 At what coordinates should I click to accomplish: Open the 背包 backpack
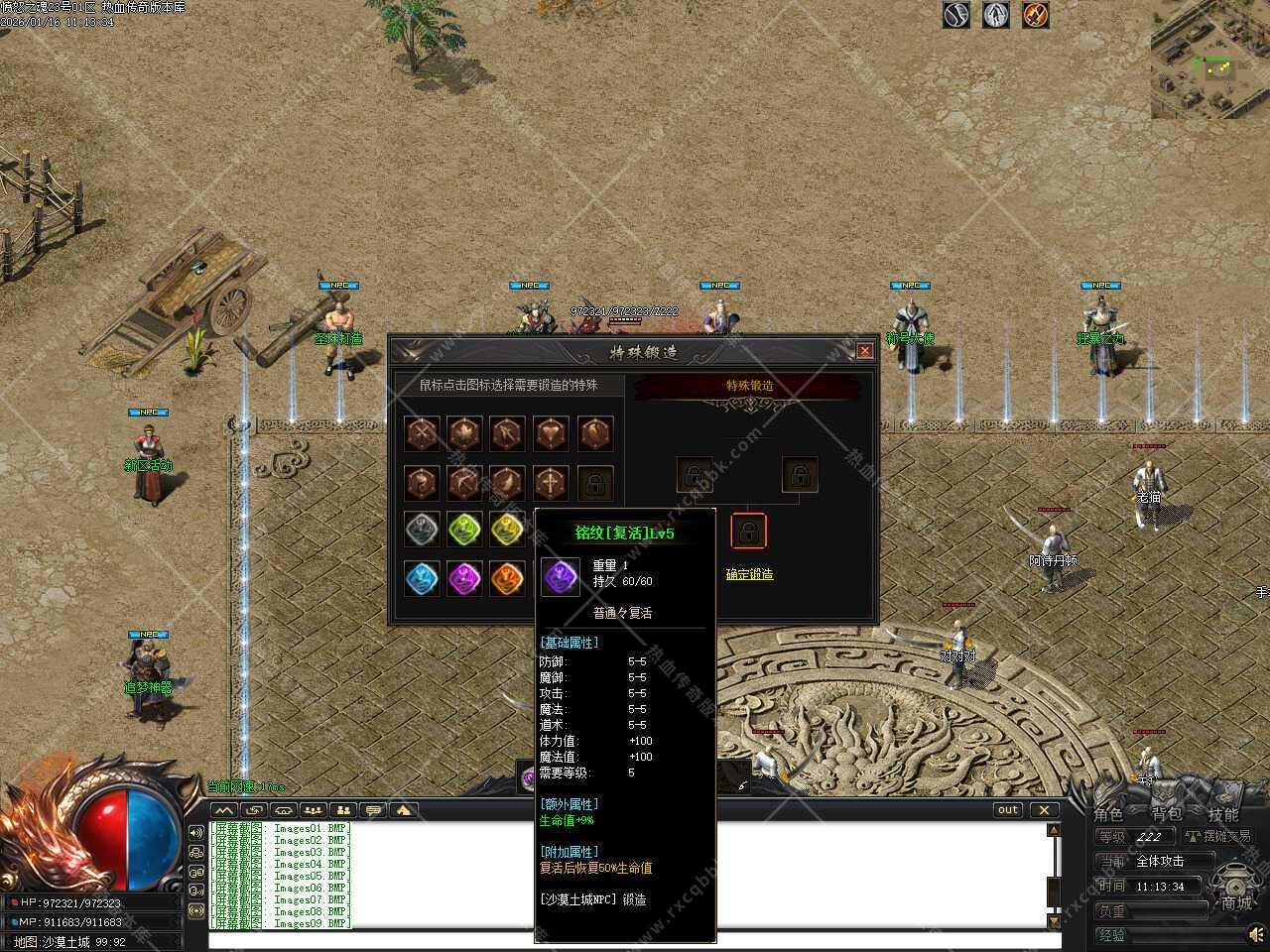pyautogui.click(x=1167, y=814)
